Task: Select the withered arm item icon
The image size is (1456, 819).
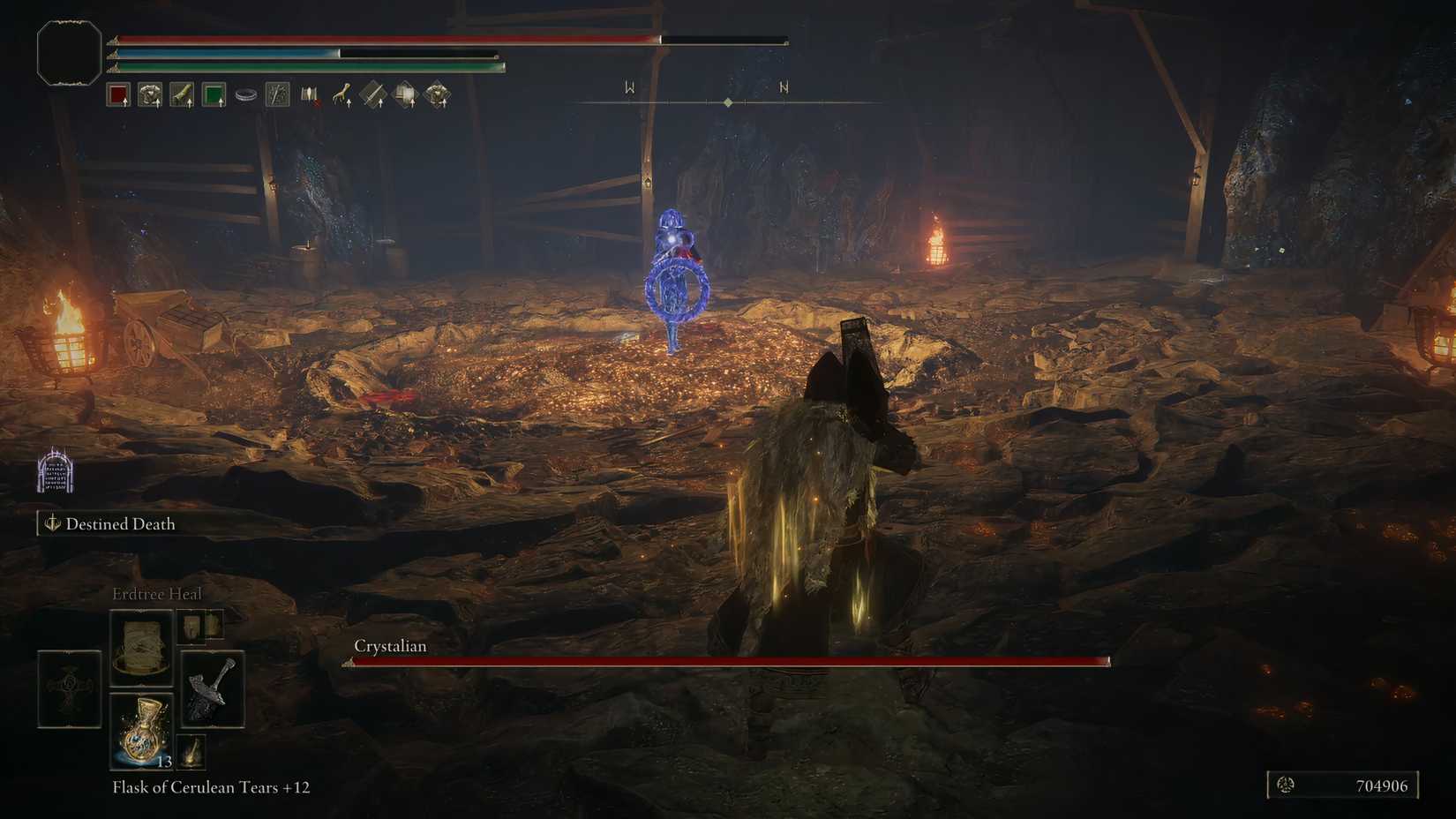Action: (x=182, y=94)
